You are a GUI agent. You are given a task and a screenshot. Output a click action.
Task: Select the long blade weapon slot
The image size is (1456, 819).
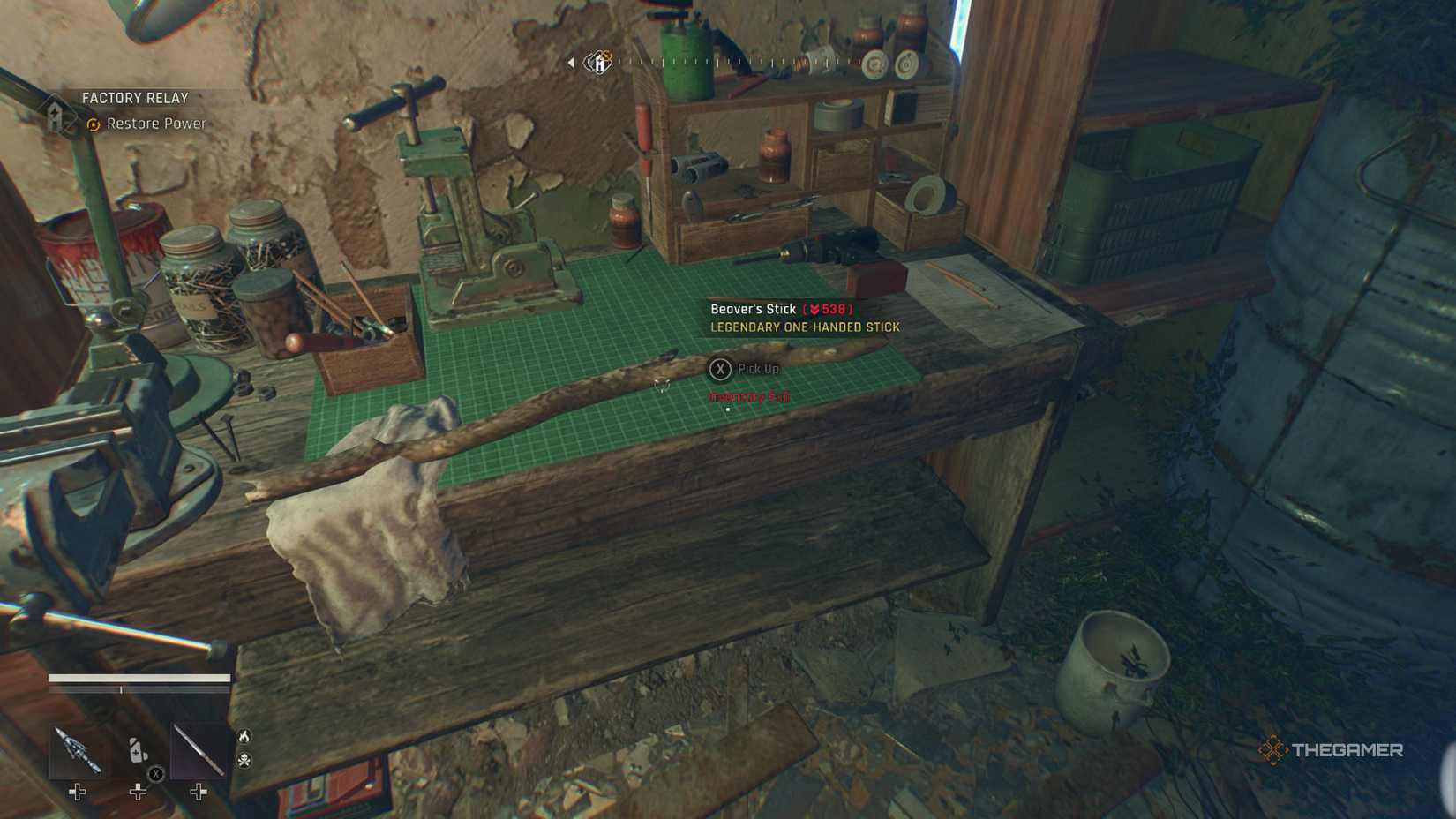(x=199, y=751)
